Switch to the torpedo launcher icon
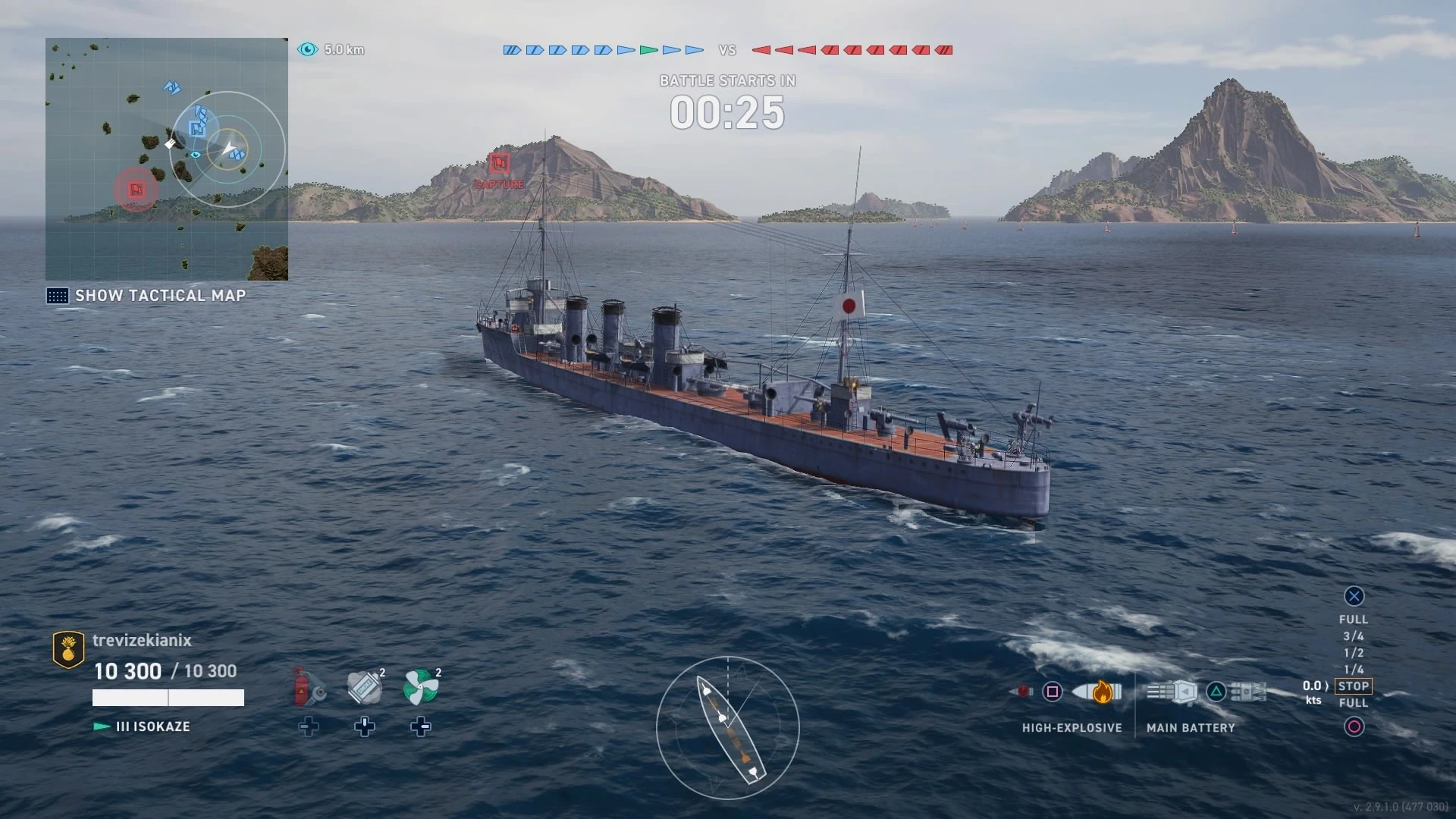Viewport: 1456px width, 819px height. tap(1248, 692)
